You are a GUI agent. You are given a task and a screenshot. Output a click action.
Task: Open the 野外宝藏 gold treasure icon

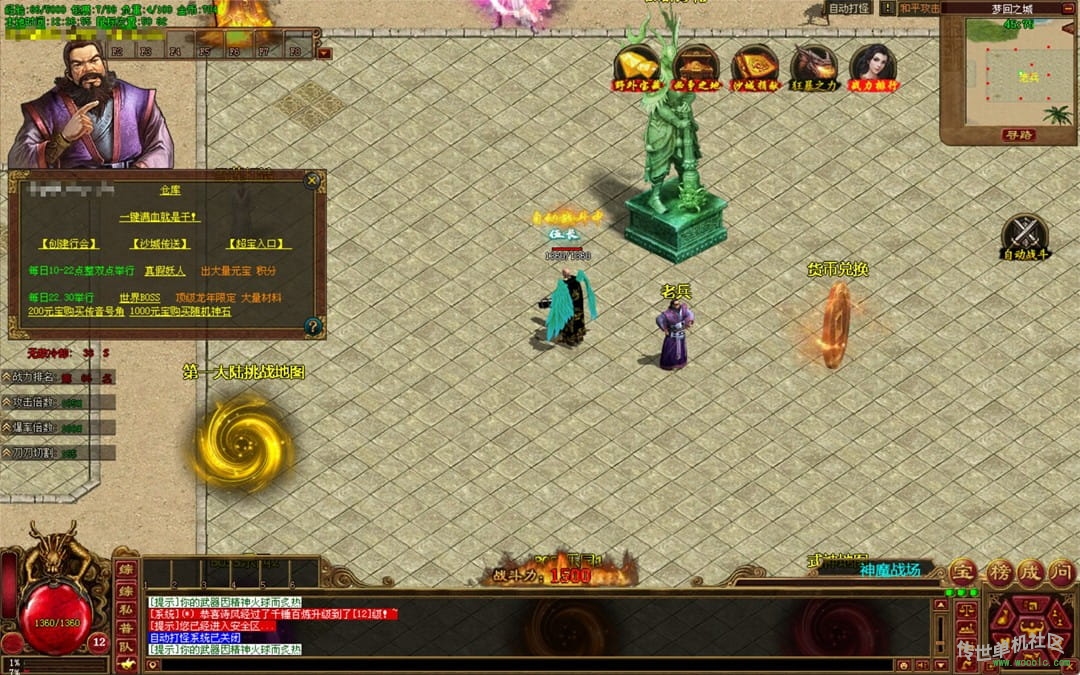click(x=637, y=66)
